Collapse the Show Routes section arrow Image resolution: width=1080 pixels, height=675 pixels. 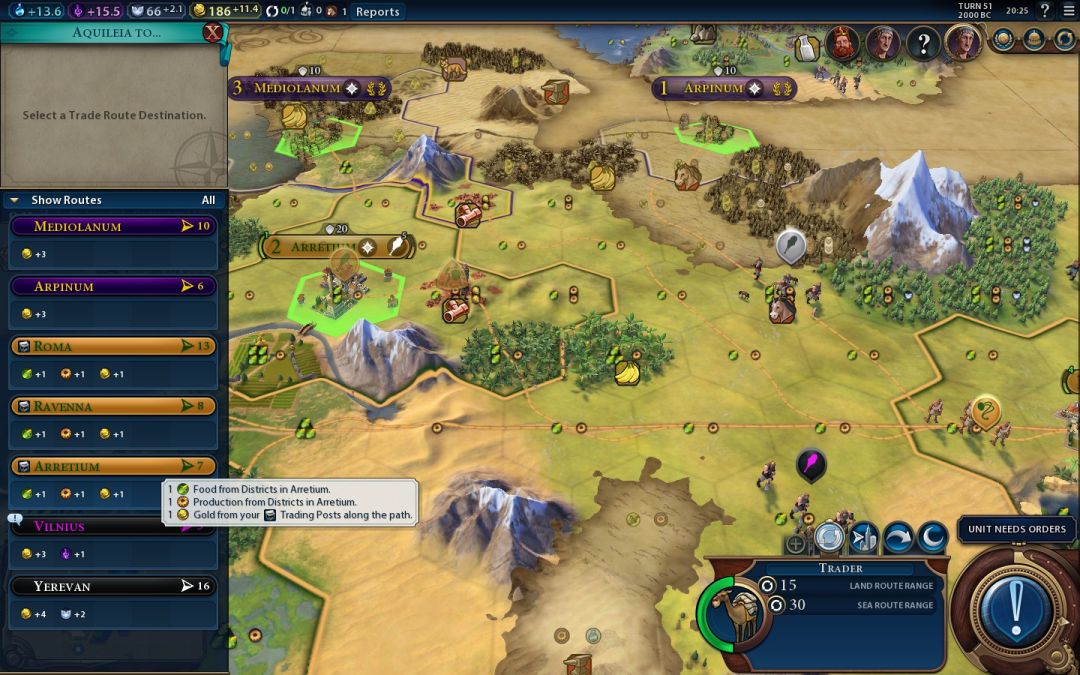pyautogui.click(x=14, y=200)
